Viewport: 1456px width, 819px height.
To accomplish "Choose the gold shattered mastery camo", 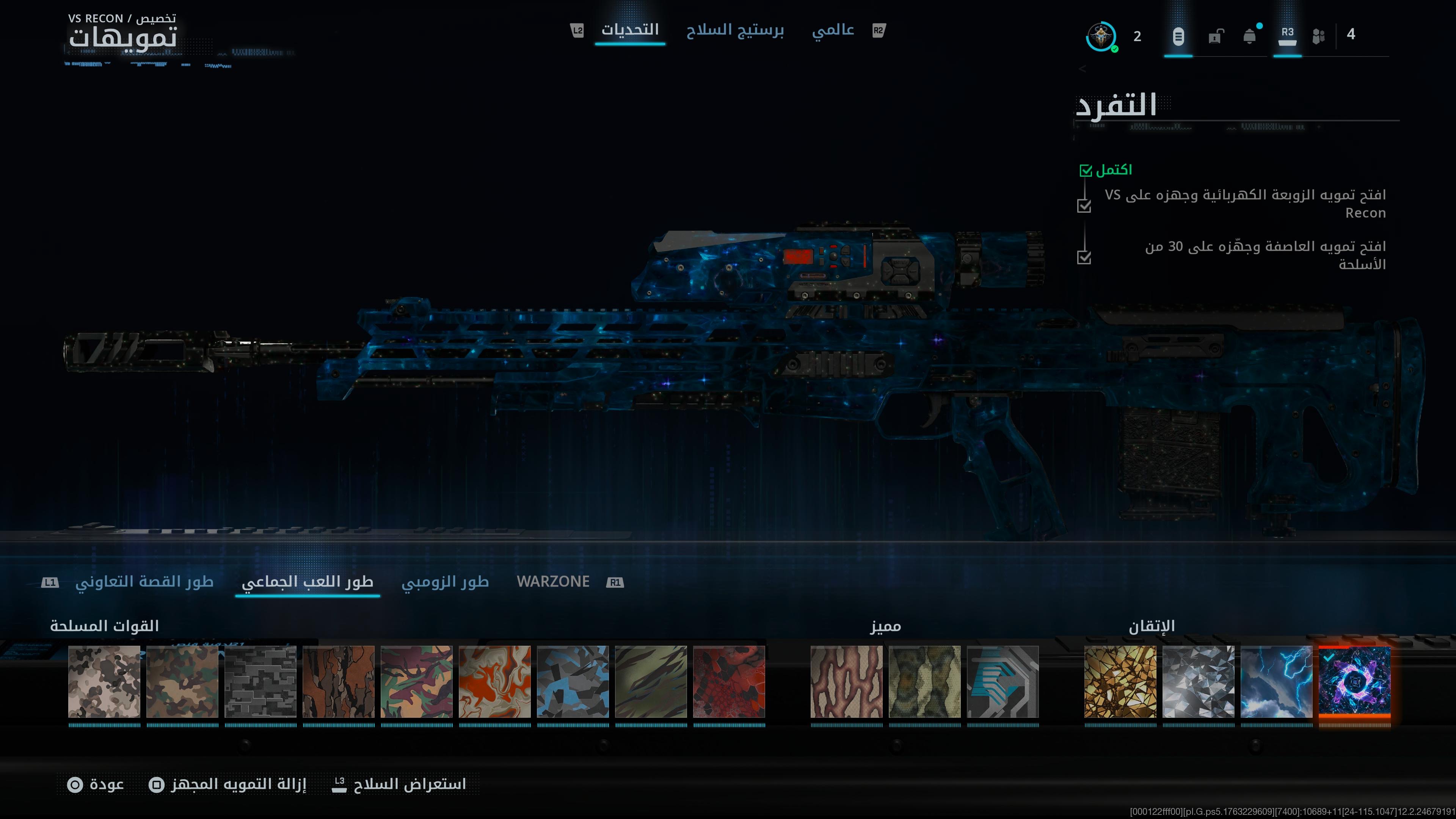I will 1120,682.
